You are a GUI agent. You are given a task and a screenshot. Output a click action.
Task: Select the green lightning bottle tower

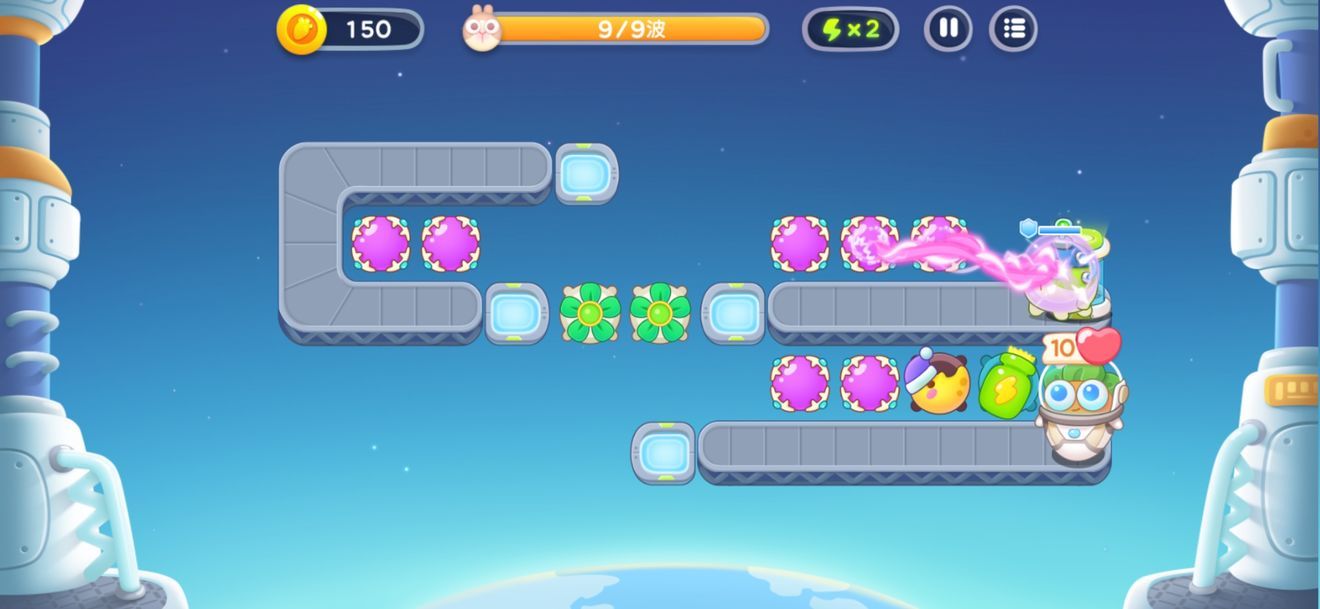pos(1007,383)
